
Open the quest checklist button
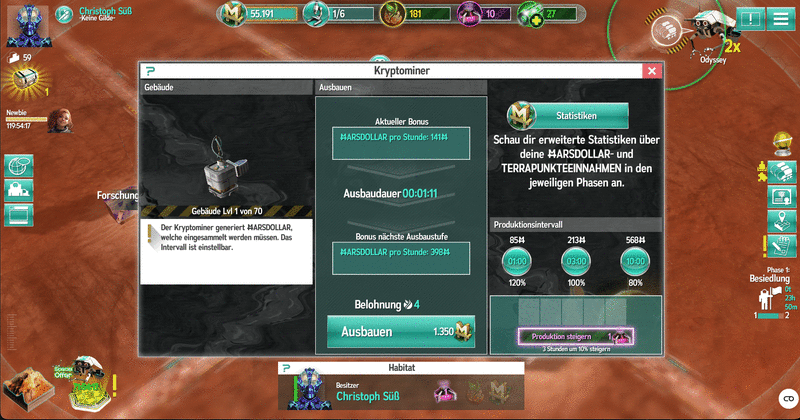pyautogui.click(x=780, y=246)
